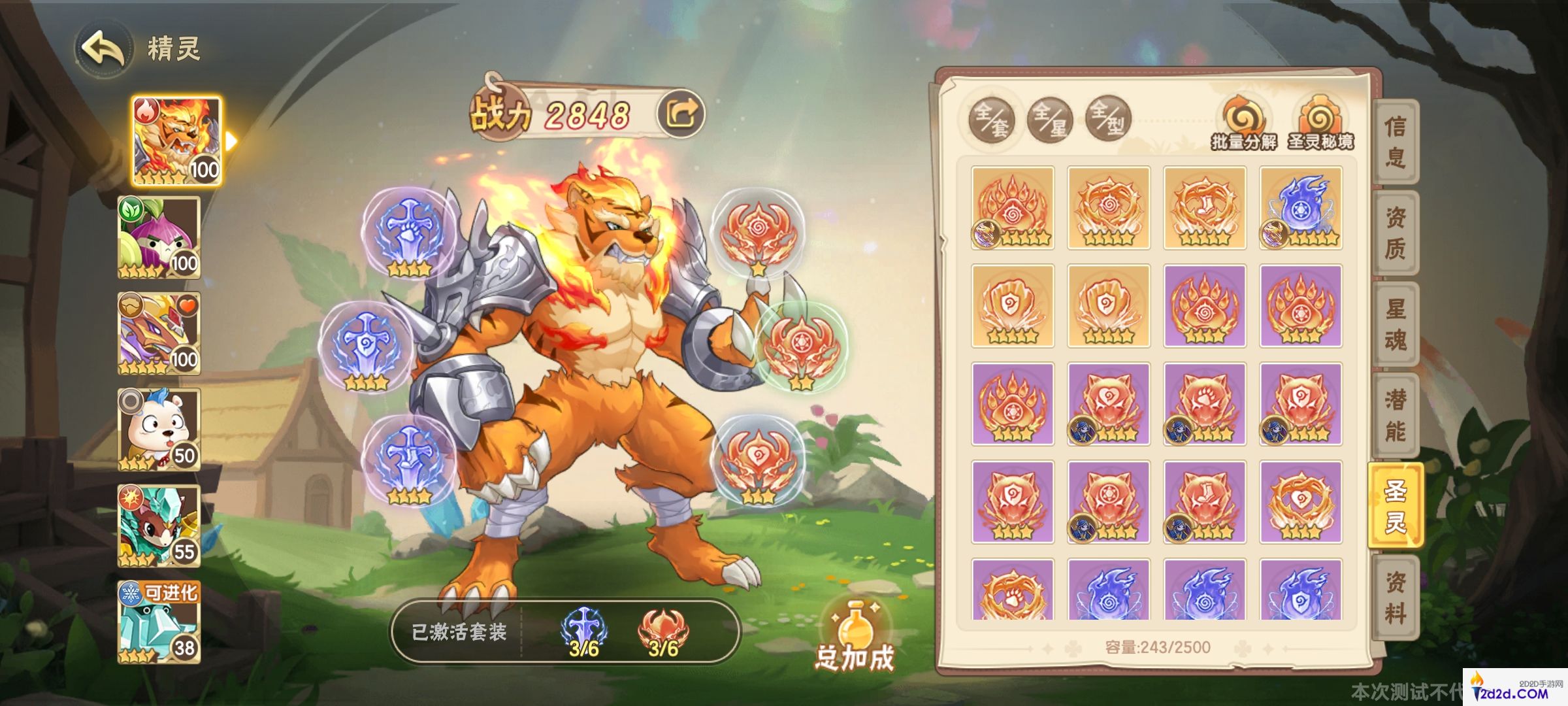1568x706 pixels.
Task: Choose the ice spirit marked 可进化
Action: tap(159, 622)
